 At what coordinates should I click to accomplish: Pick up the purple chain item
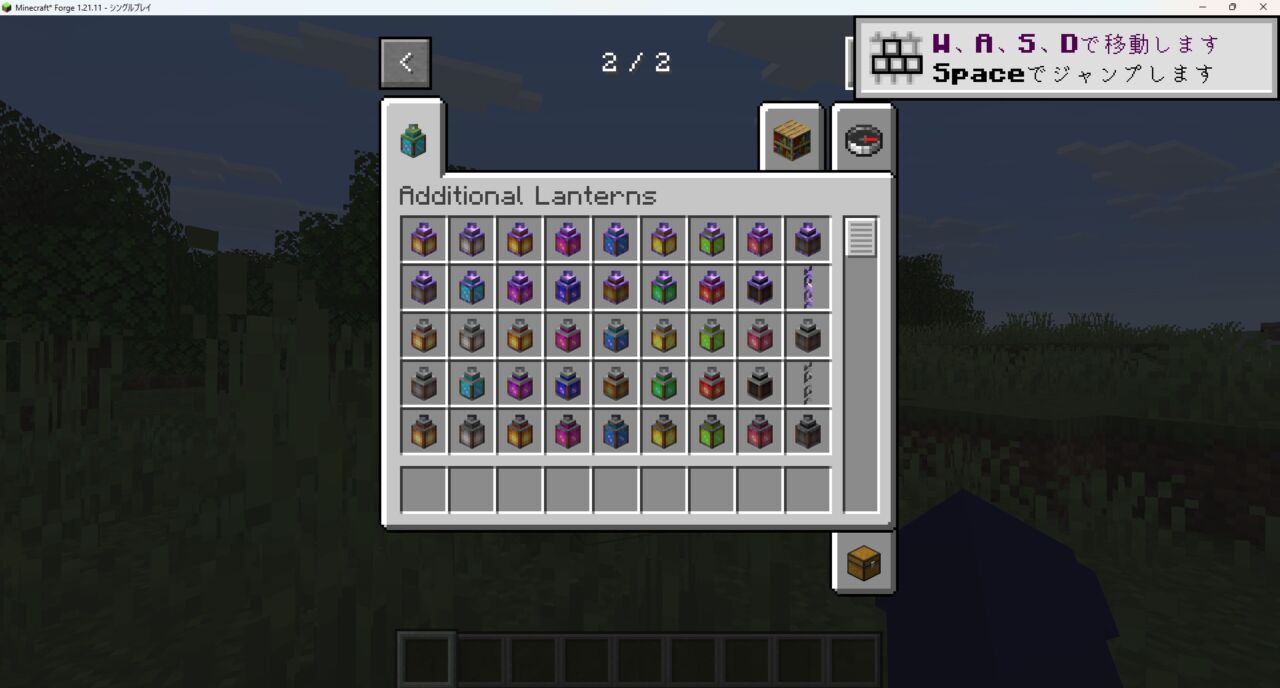pyautogui.click(x=807, y=288)
